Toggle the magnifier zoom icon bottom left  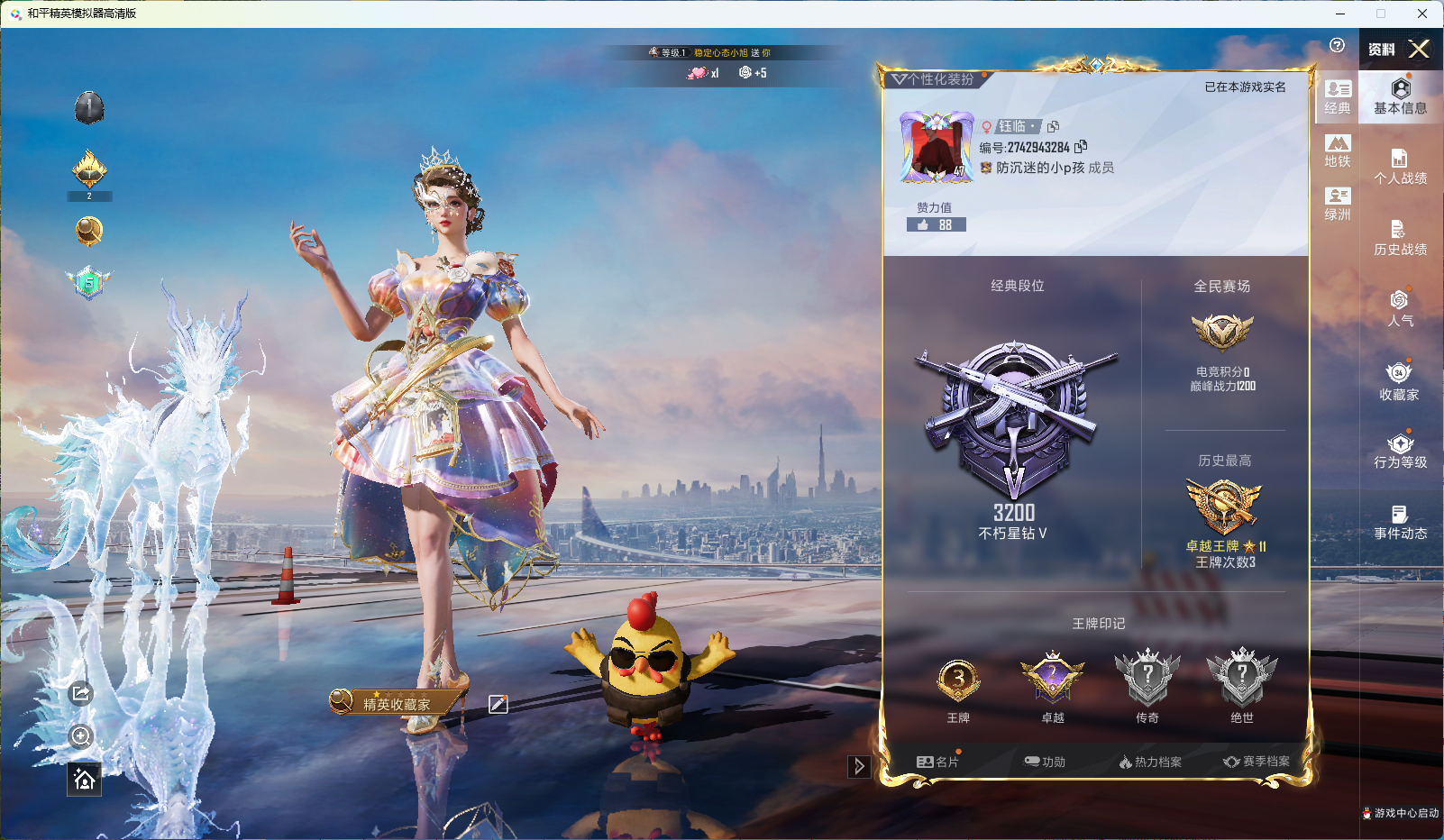coord(82,736)
